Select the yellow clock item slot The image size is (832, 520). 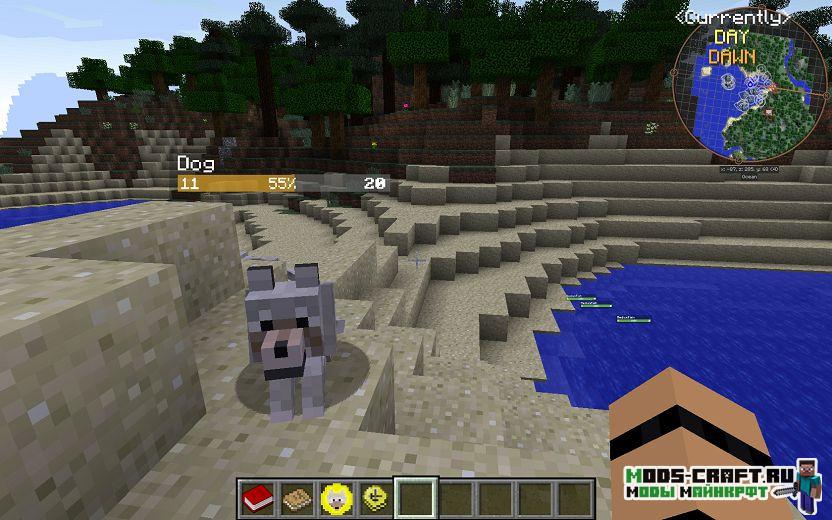coord(373,497)
